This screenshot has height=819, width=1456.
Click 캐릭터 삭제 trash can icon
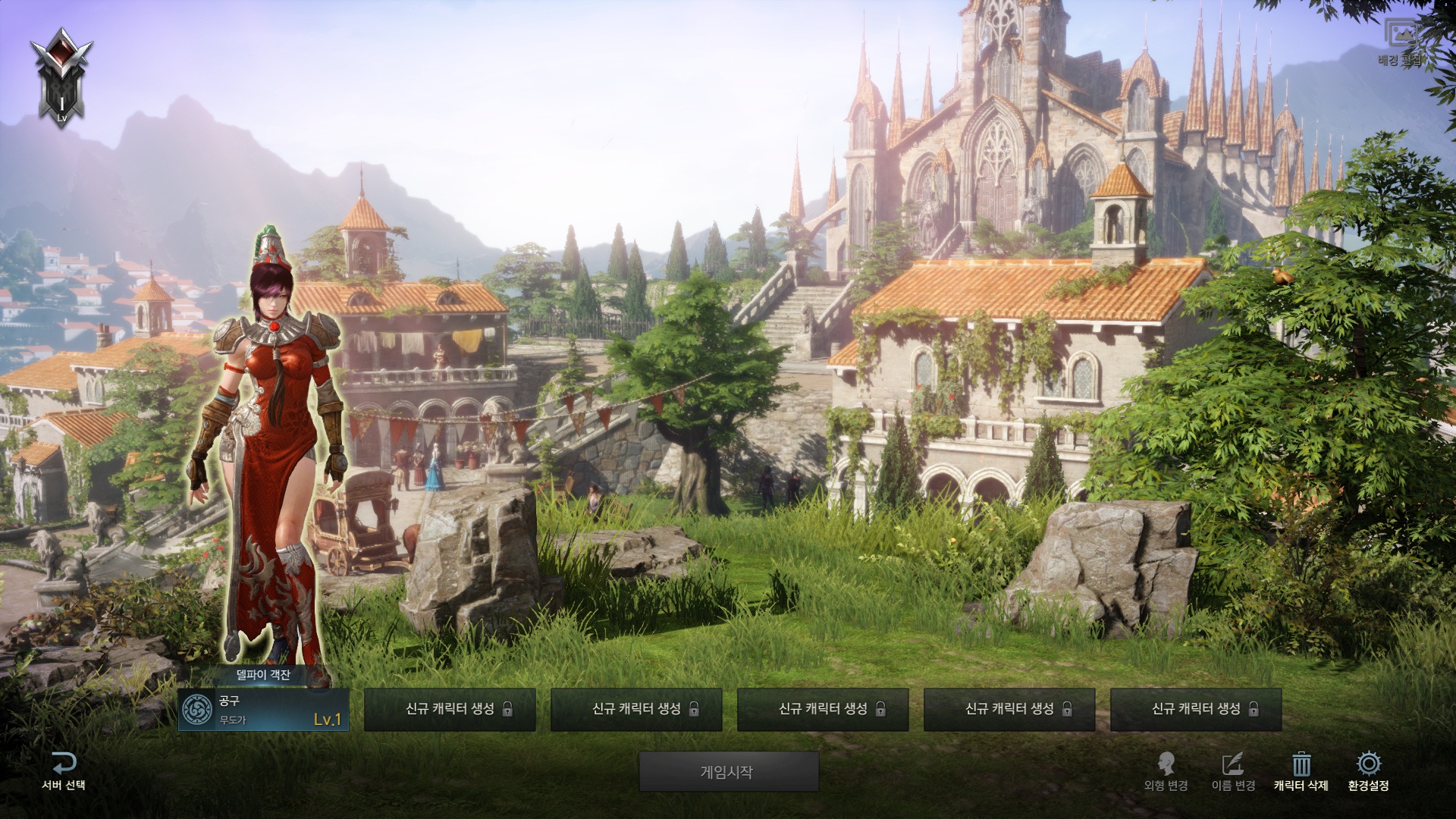coord(1301,764)
